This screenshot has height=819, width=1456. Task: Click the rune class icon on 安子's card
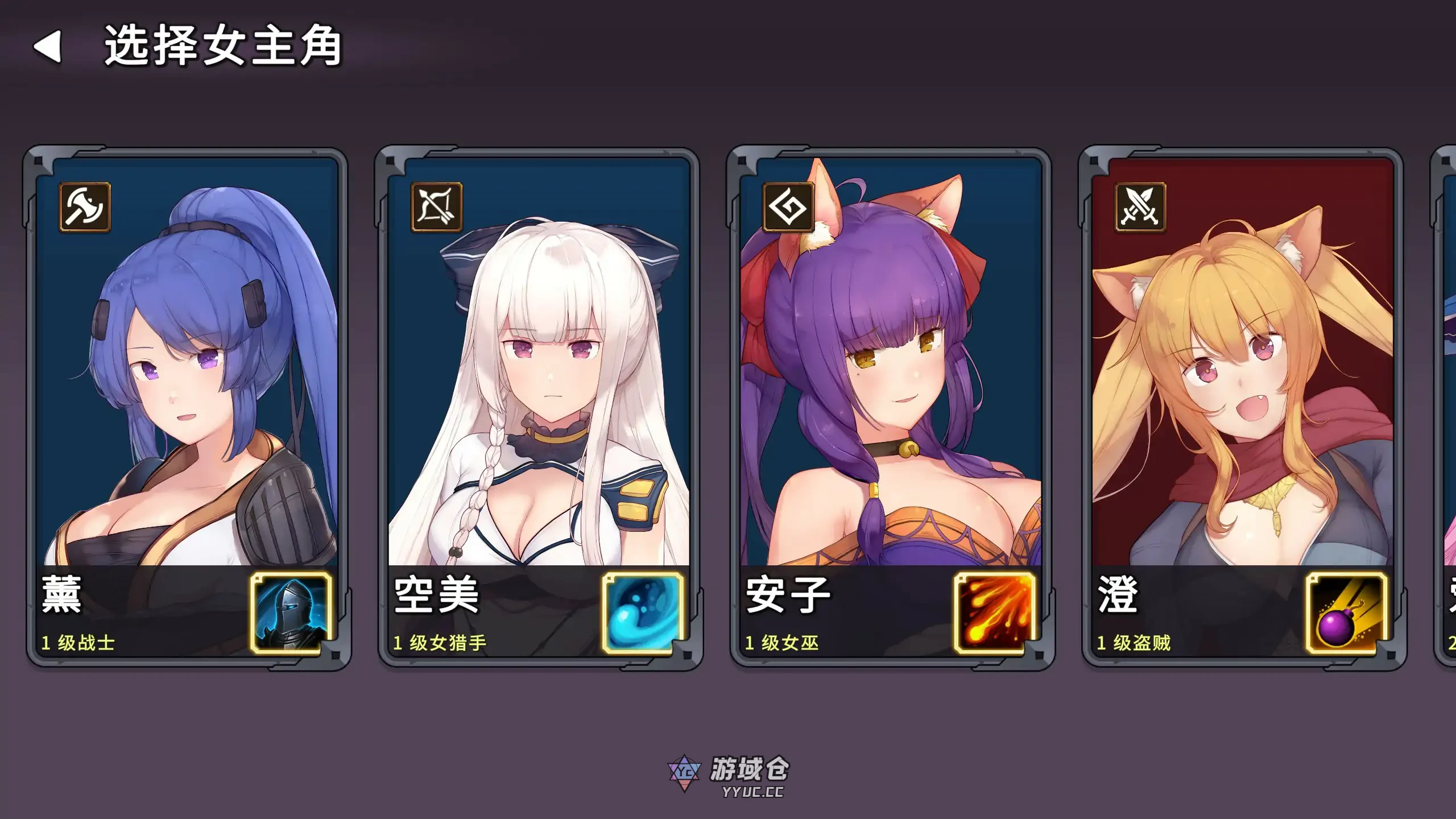pyautogui.click(x=787, y=209)
